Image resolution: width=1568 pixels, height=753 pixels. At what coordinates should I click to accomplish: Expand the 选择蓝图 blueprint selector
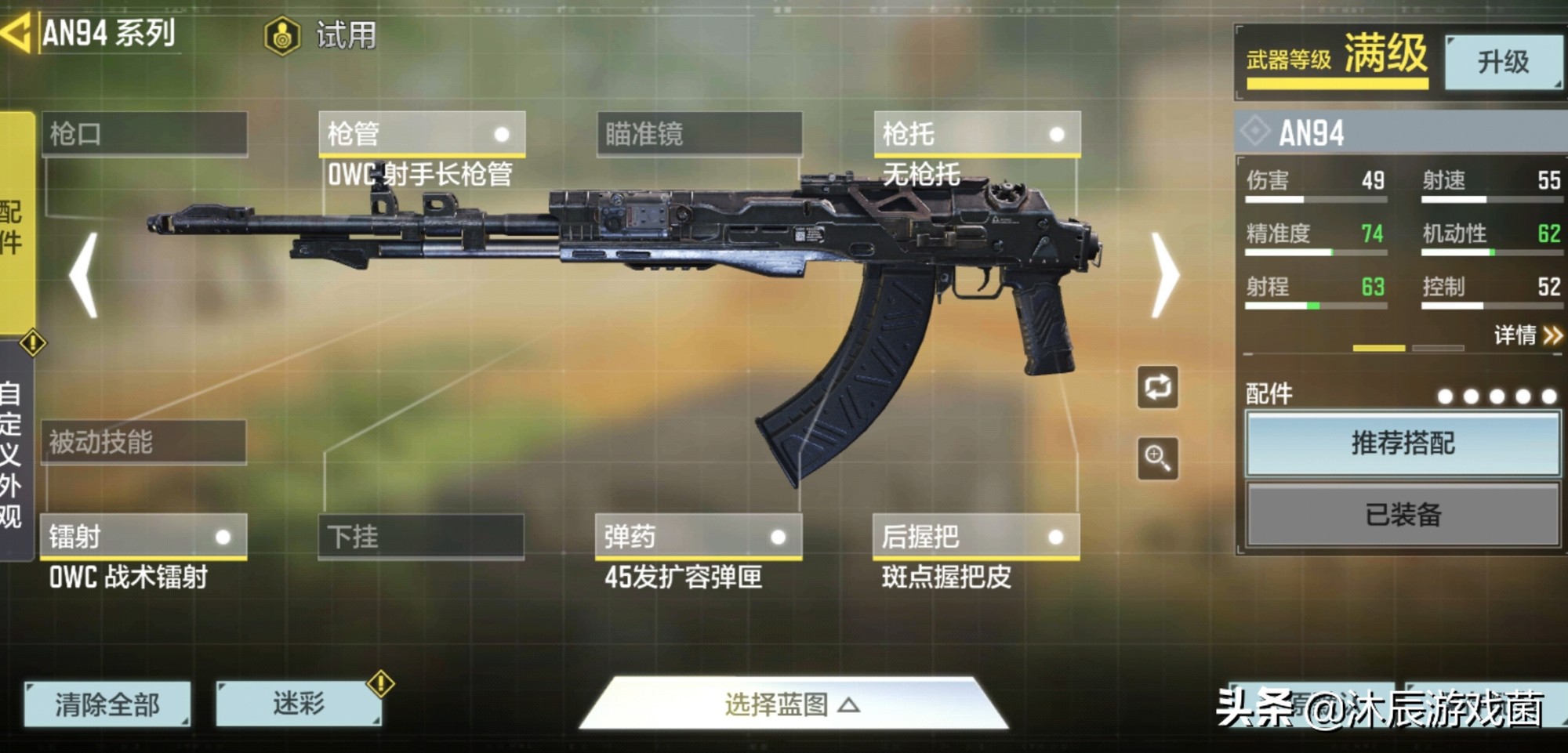(792, 704)
